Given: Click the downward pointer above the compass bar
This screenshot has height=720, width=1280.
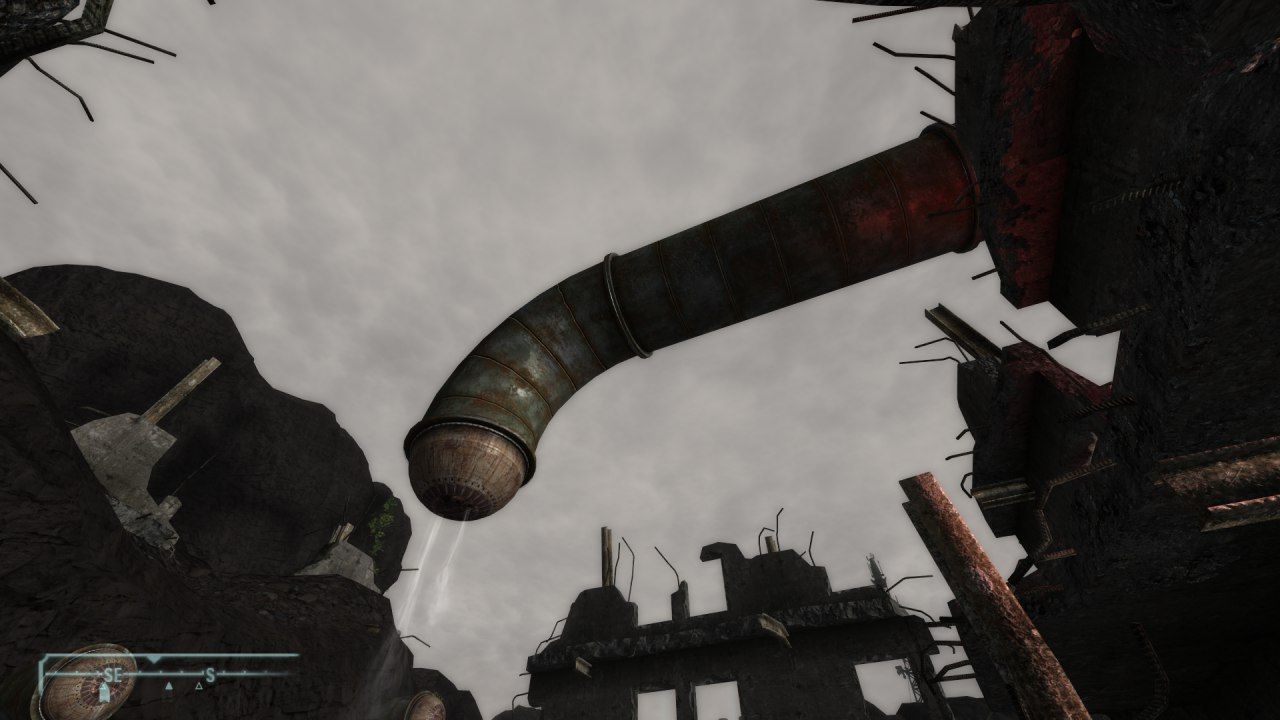Looking at the screenshot, I should click(x=153, y=660).
